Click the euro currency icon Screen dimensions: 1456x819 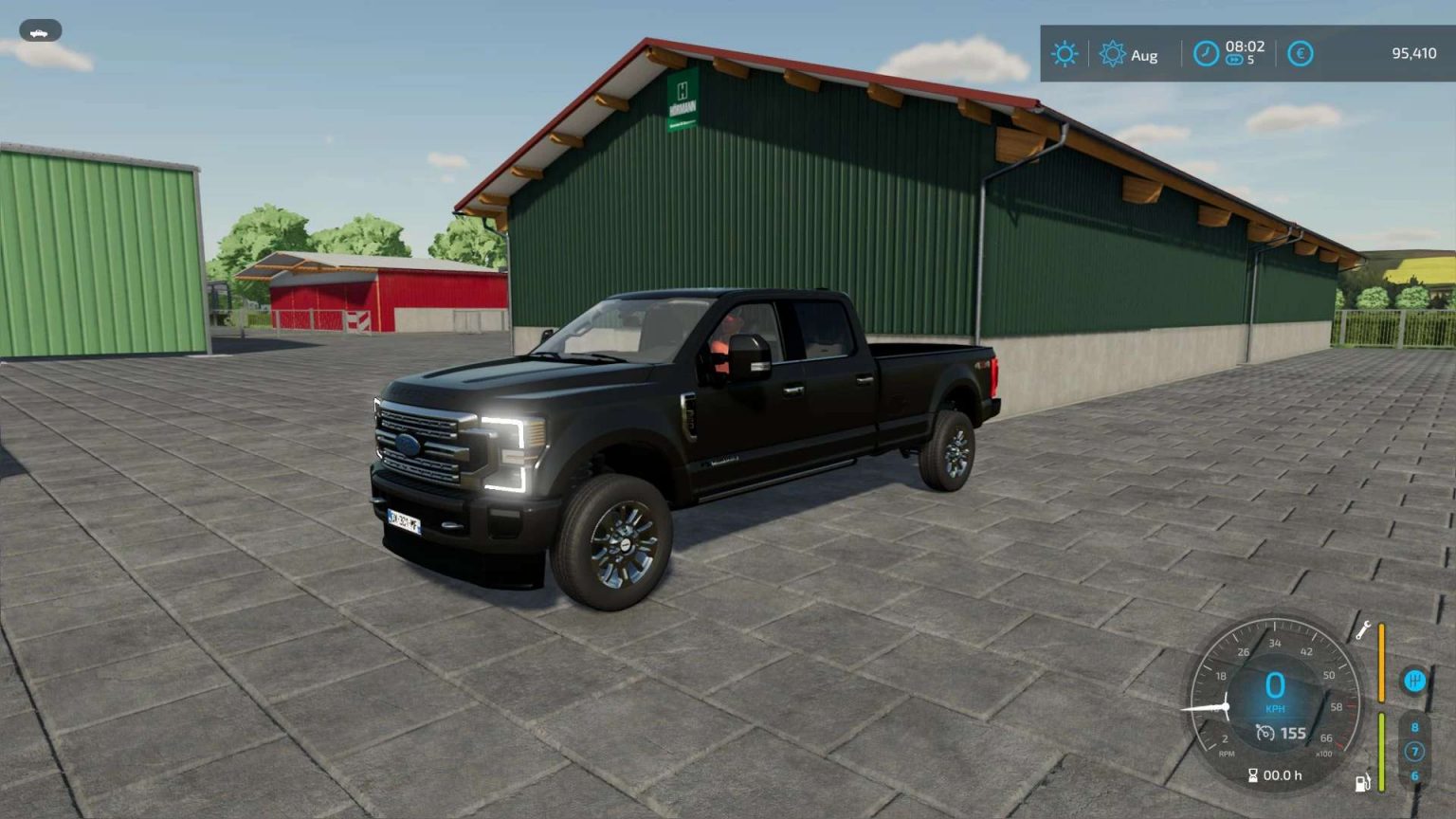1300,53
